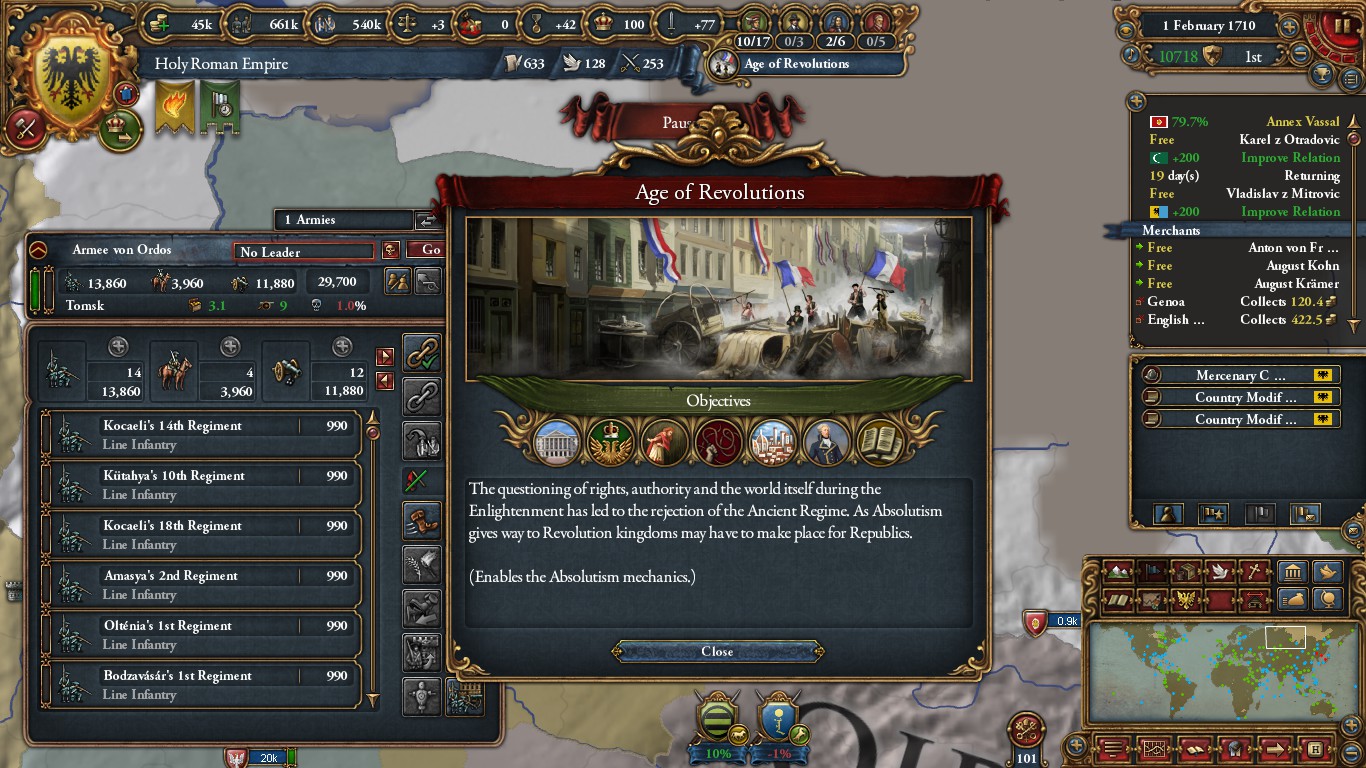
Task: Decrease game speed with the minus button
Action: click(x=1300, y=56)
